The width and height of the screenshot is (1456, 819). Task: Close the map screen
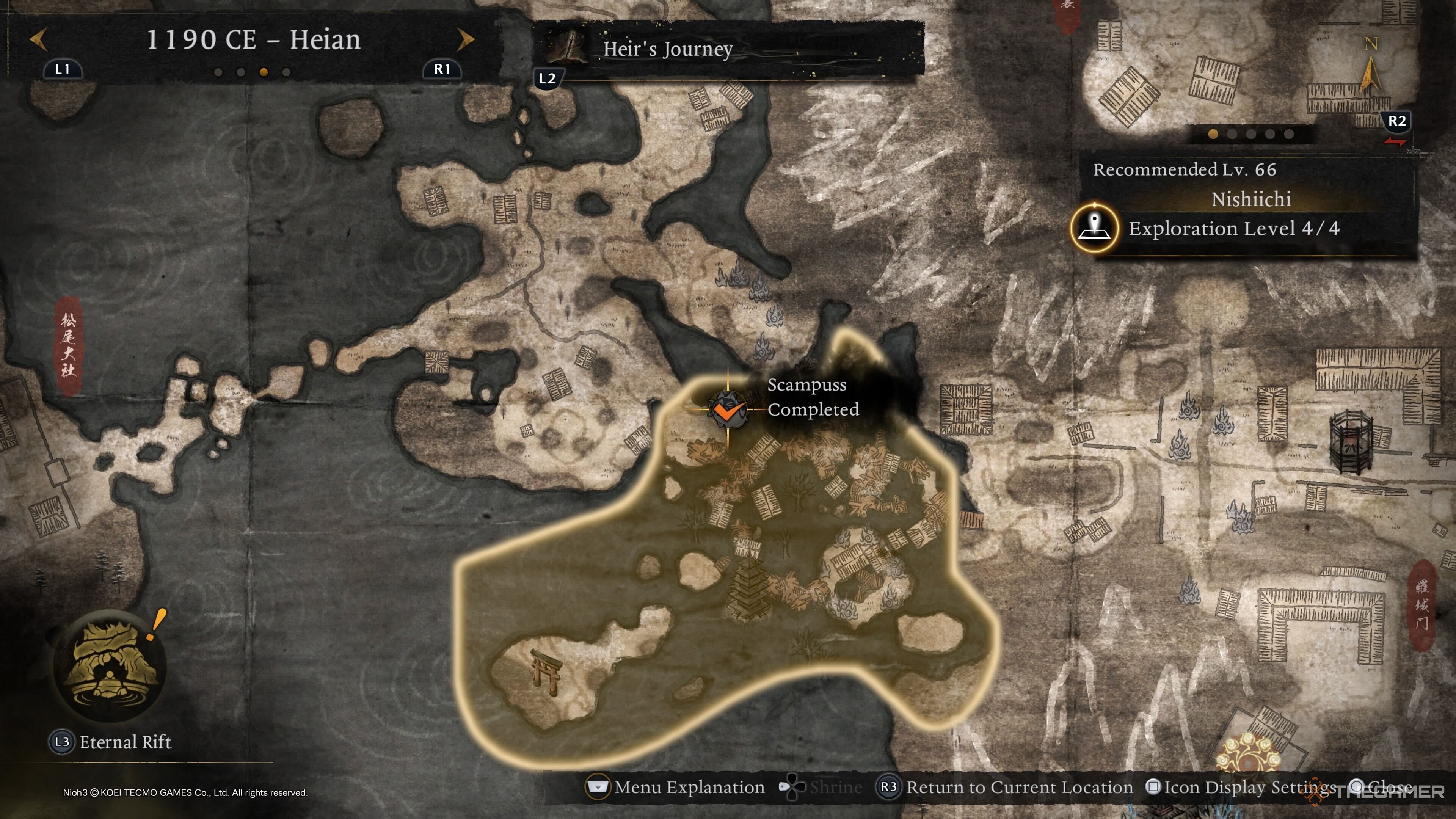pos(1382,787)
